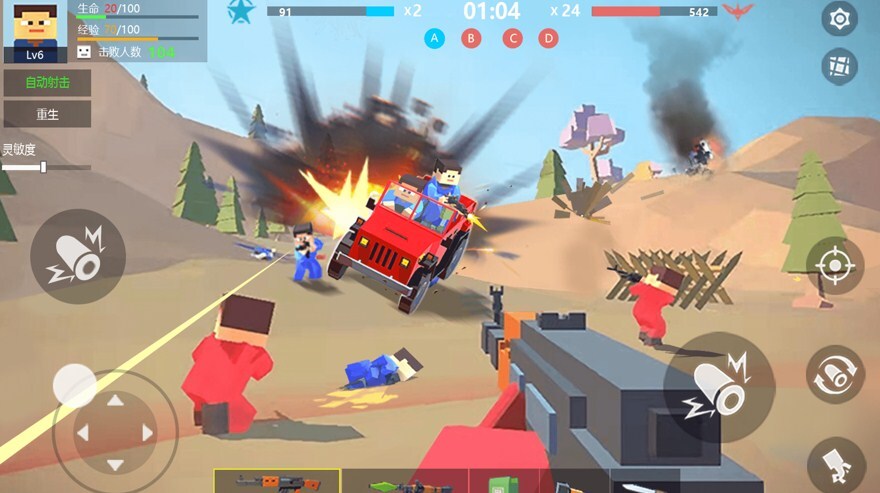The image size is (880, 493).
Task: Tap the virtual movement joystick pad
Action: pyautogui.click(x=115, y=433)
